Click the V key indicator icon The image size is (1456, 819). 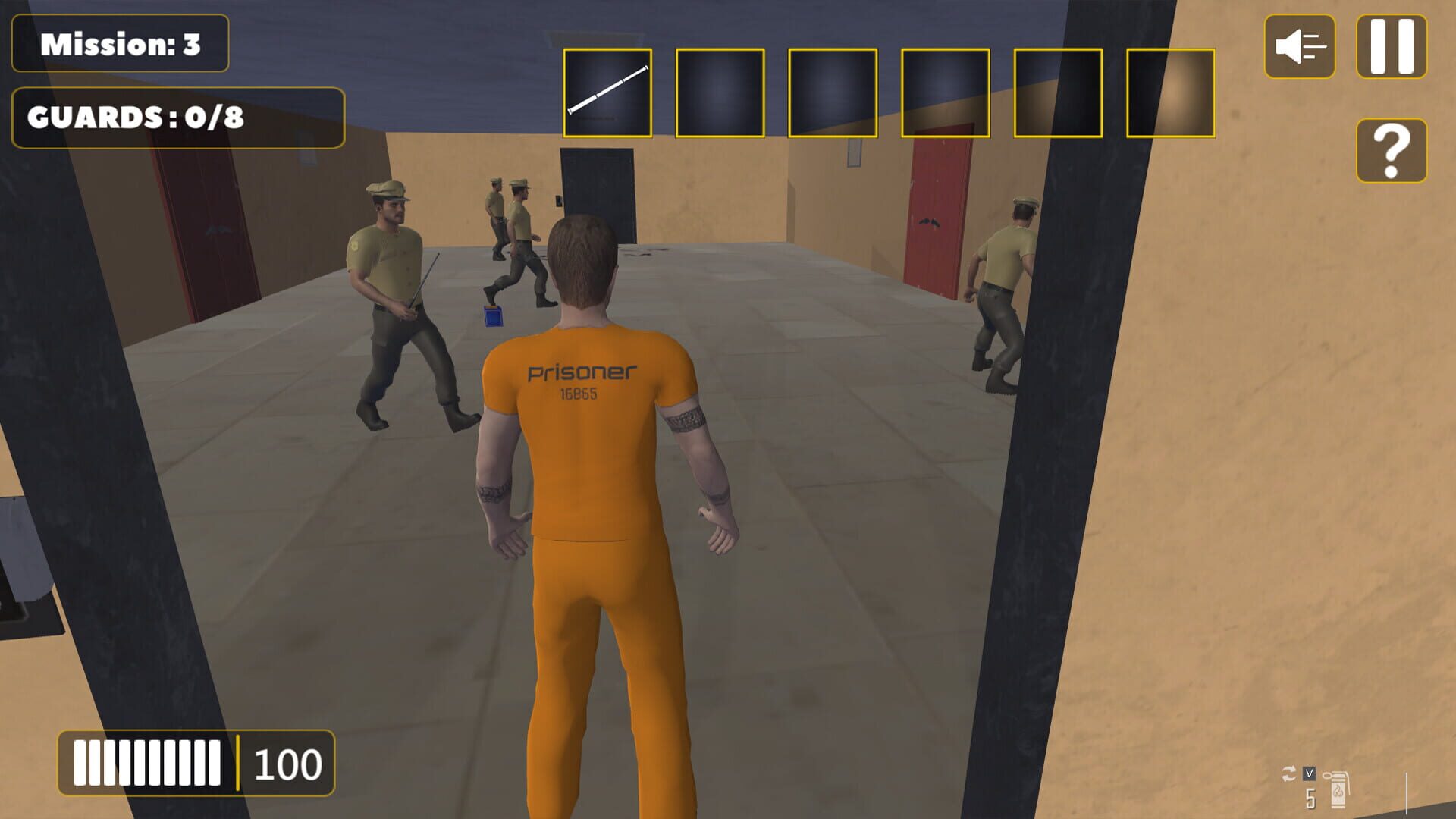[x=1309, y=775]
